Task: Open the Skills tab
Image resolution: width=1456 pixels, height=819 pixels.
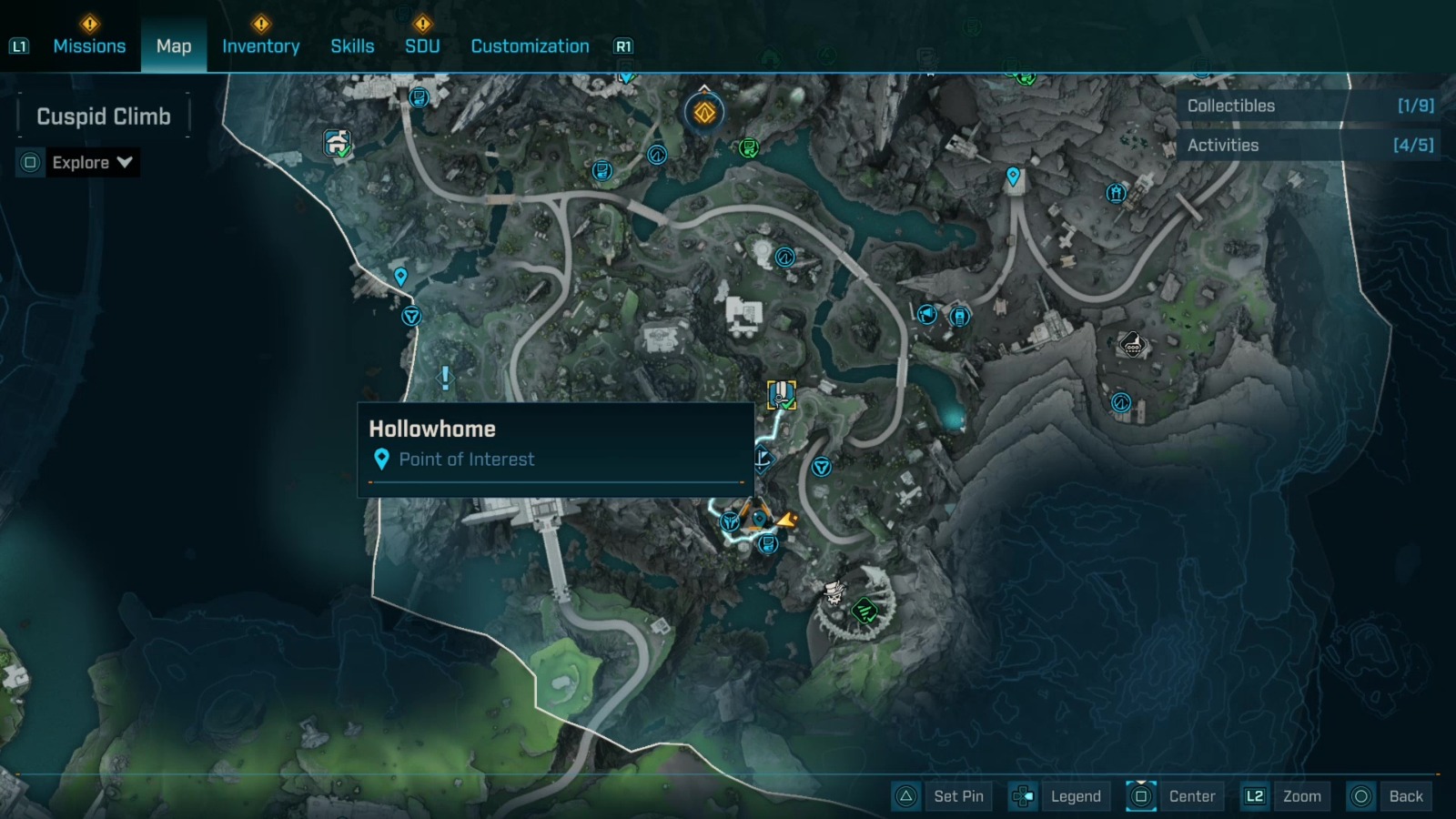Action: pyautogui.click(x=352, y=45)
